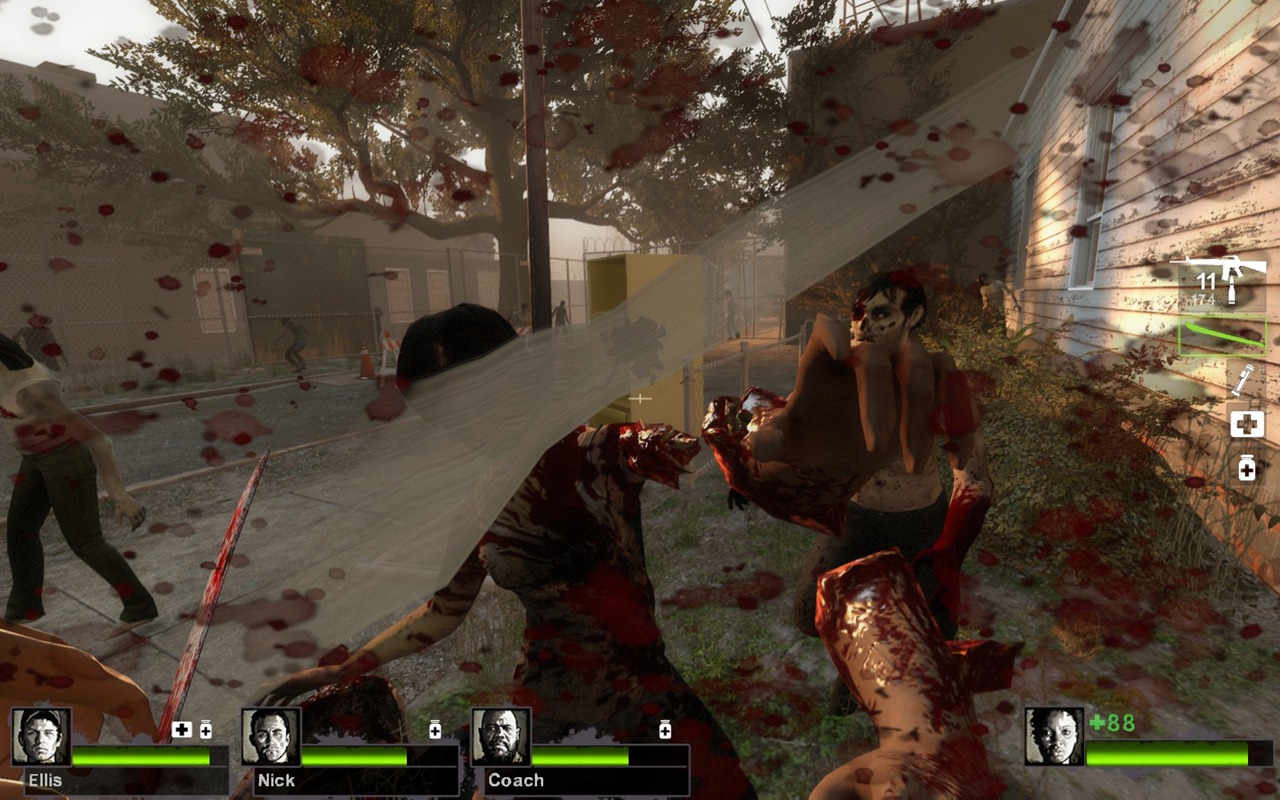The height and width of the screenshot is (800, 1280).
Task: Select the first aid kit slot
Action: pyautogui.click(x=1246, y=424)
